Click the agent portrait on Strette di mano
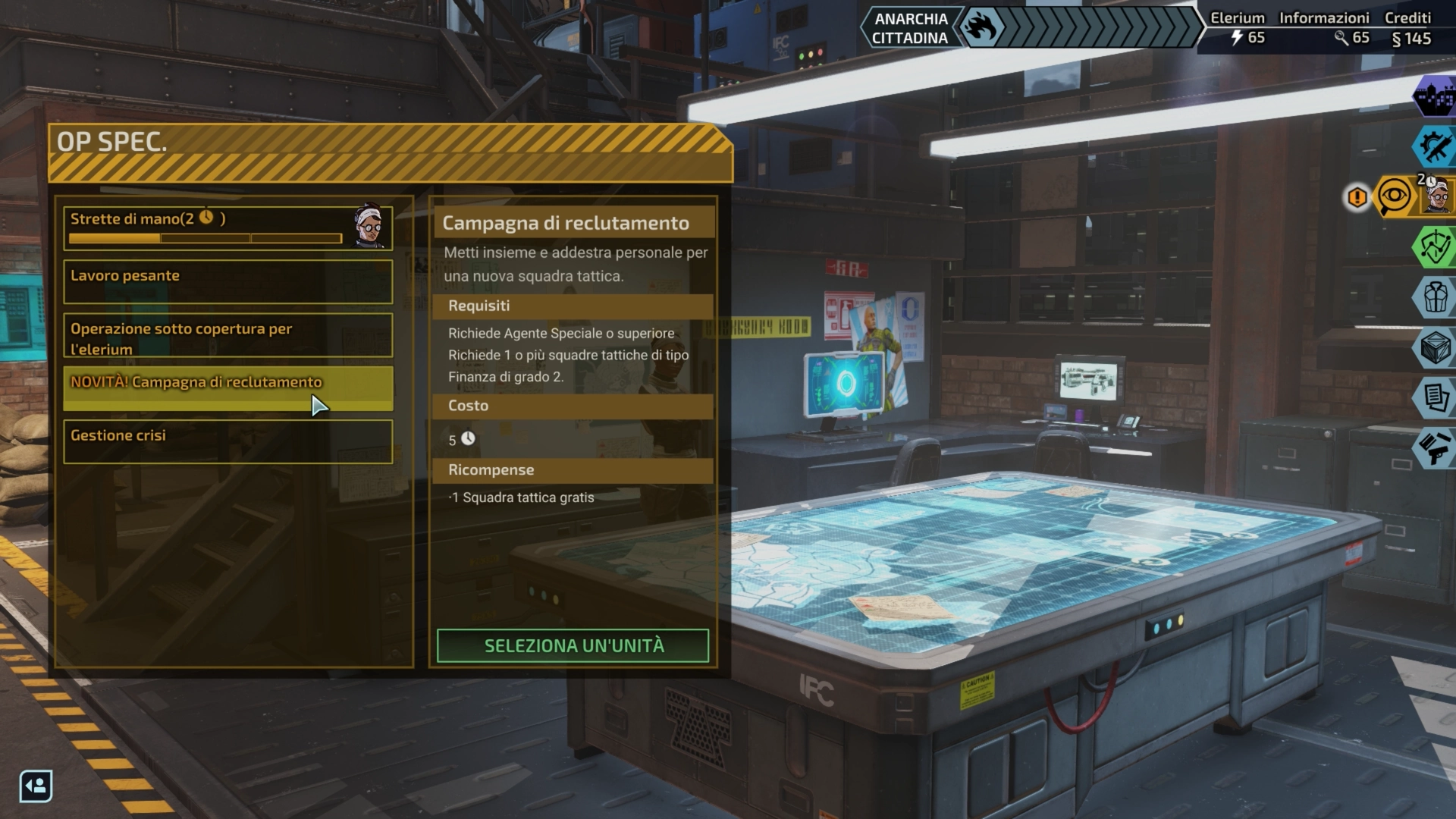This screenshot has width=1456, height=819. (x=369, y=227)
